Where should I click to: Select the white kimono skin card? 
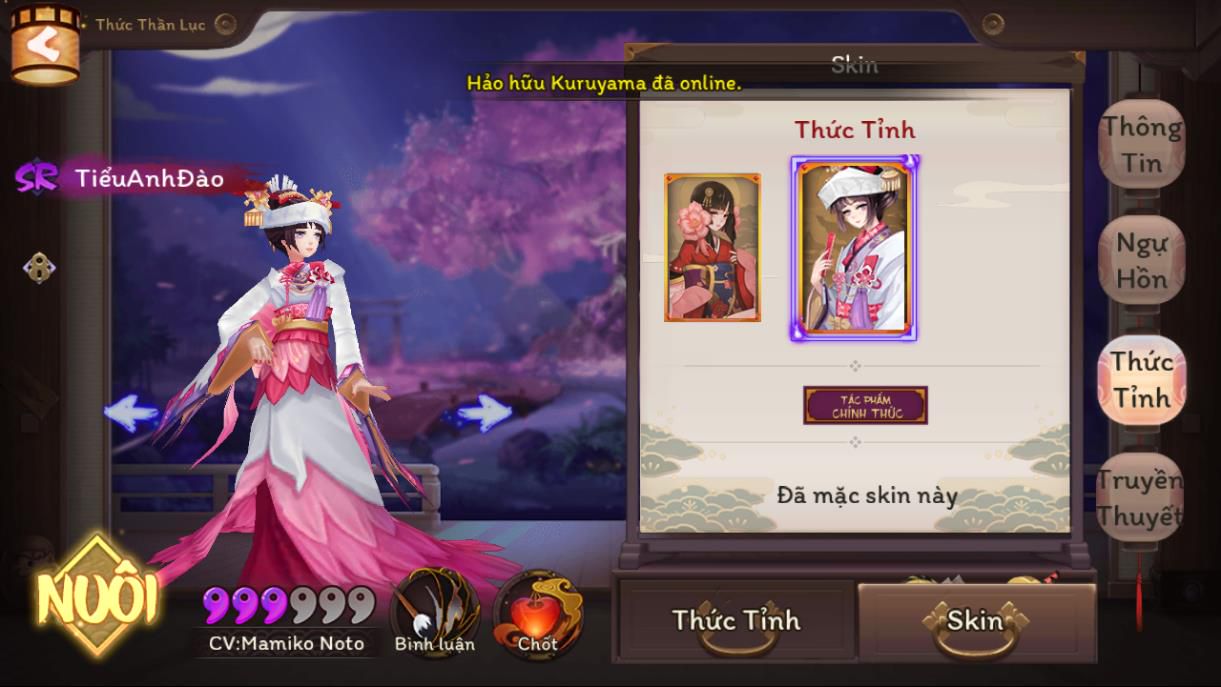pyautogui.click(x=855, y=248)
